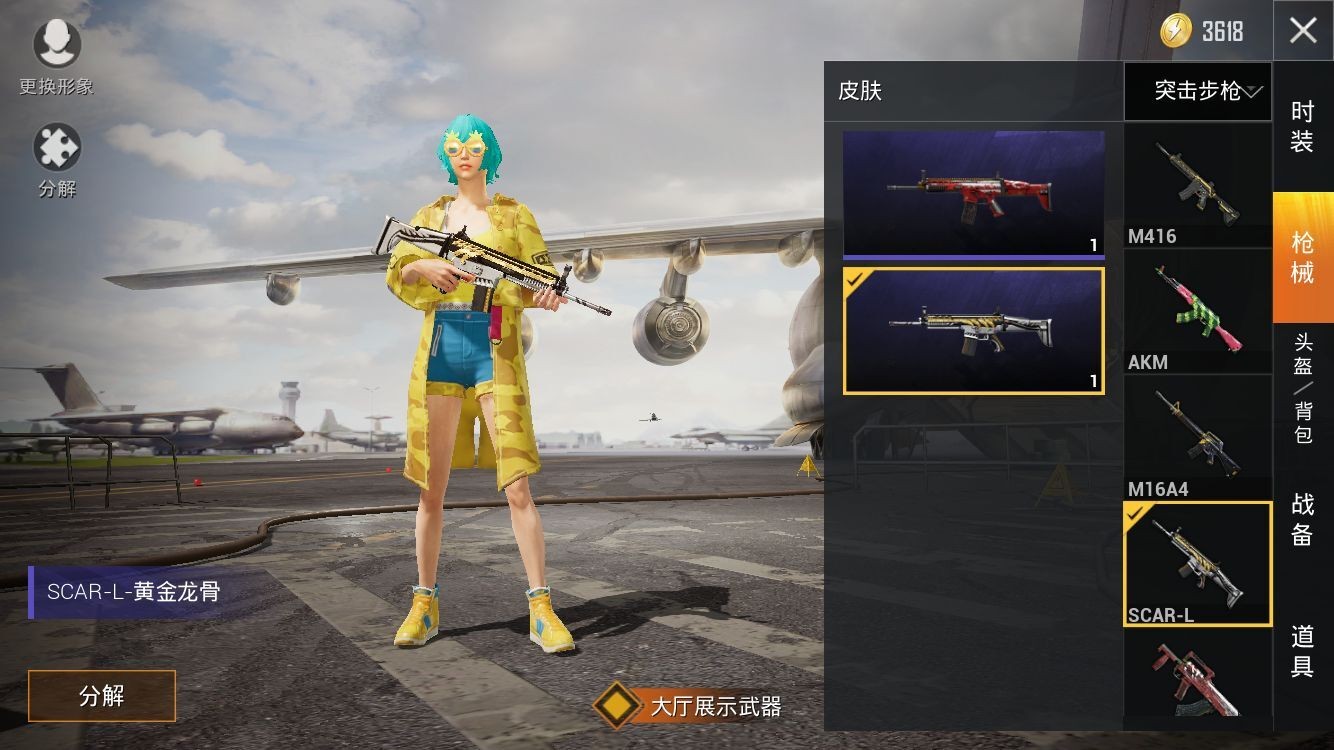Toggle the checkmark on the SCAR-L entry
The height and width of the screenshot is (750, 1334).
(1134, 517)
